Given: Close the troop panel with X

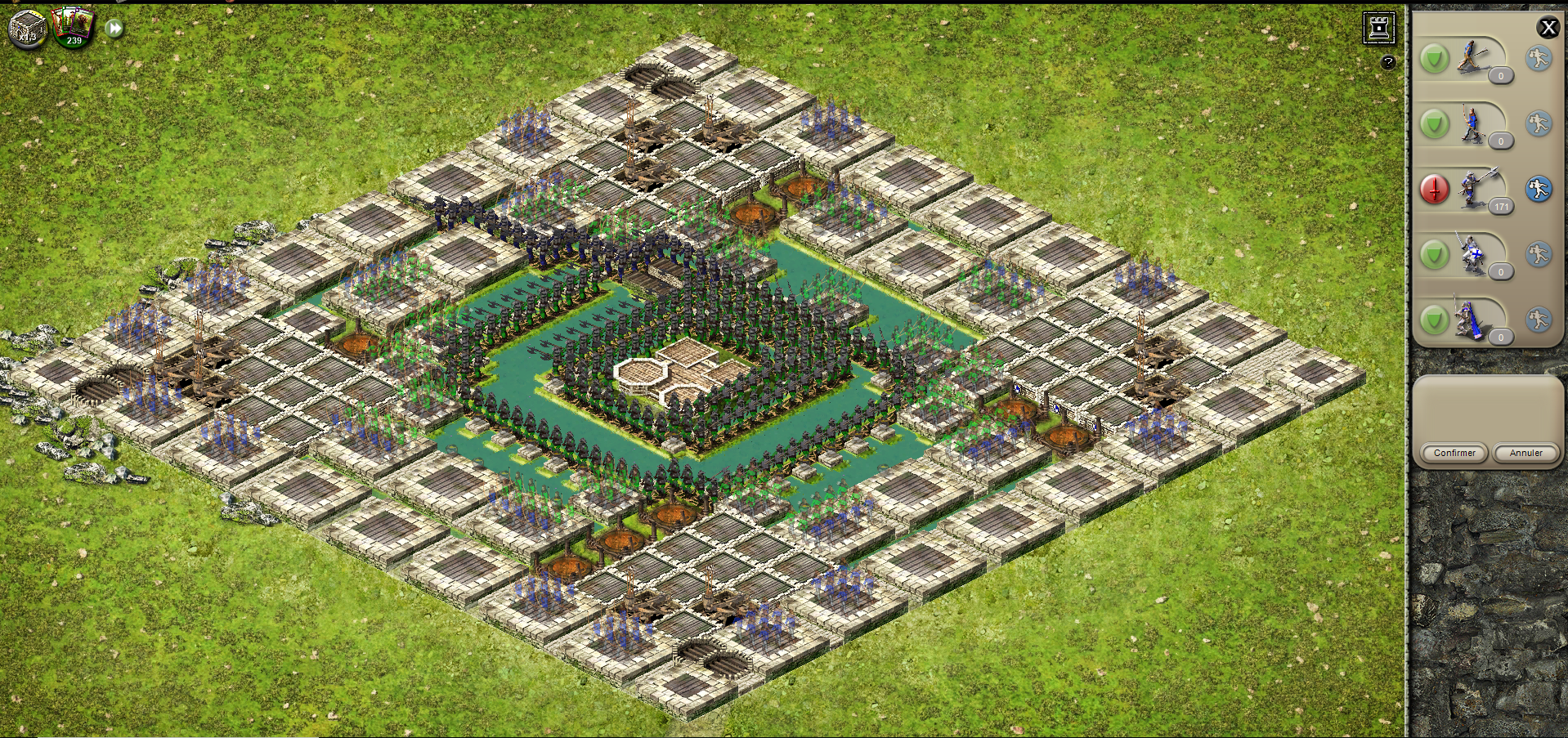Looking at the screenshot, I should [1548, 28].
